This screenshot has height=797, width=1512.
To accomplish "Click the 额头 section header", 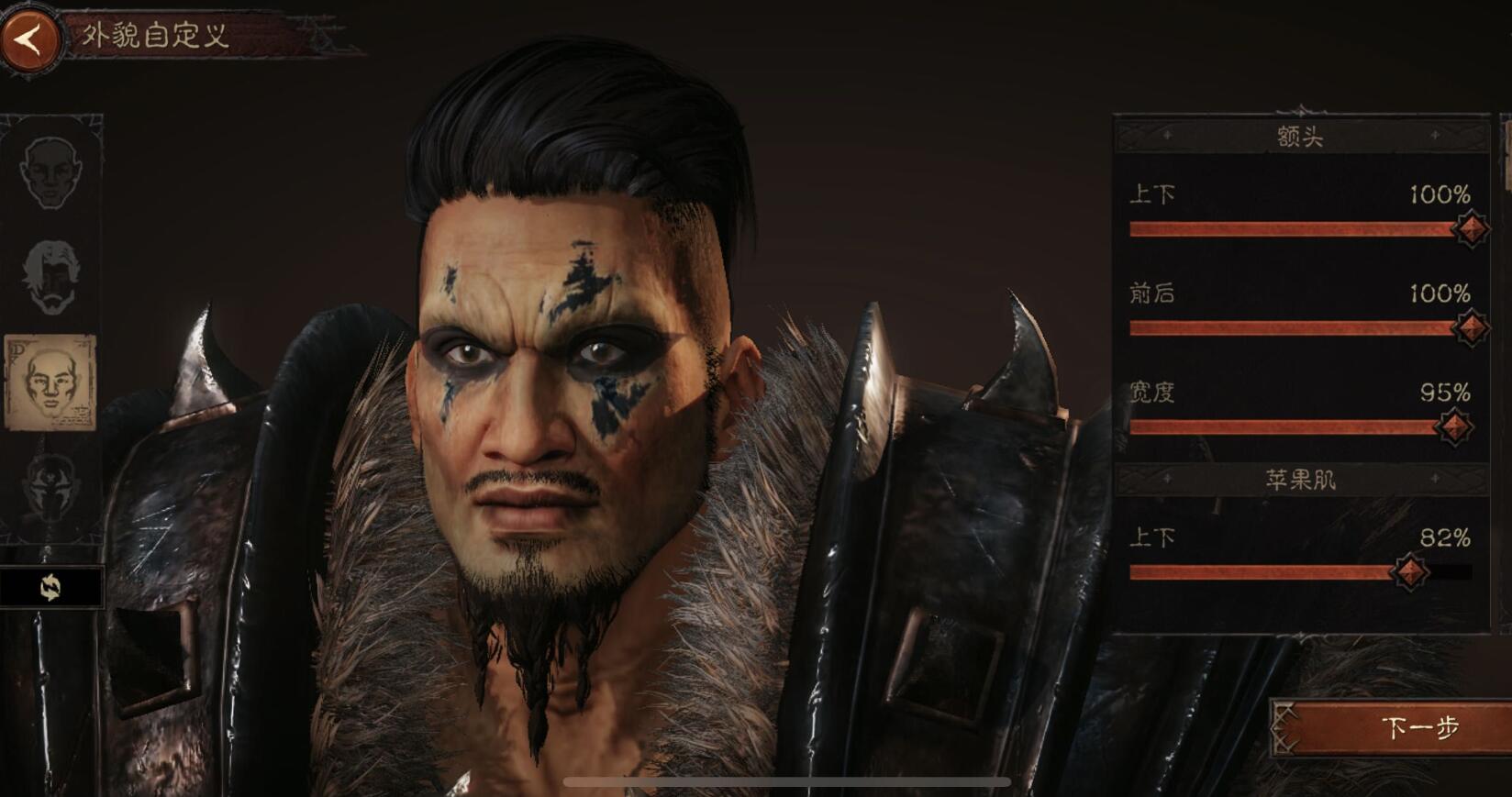I will tap(1300, 137).
